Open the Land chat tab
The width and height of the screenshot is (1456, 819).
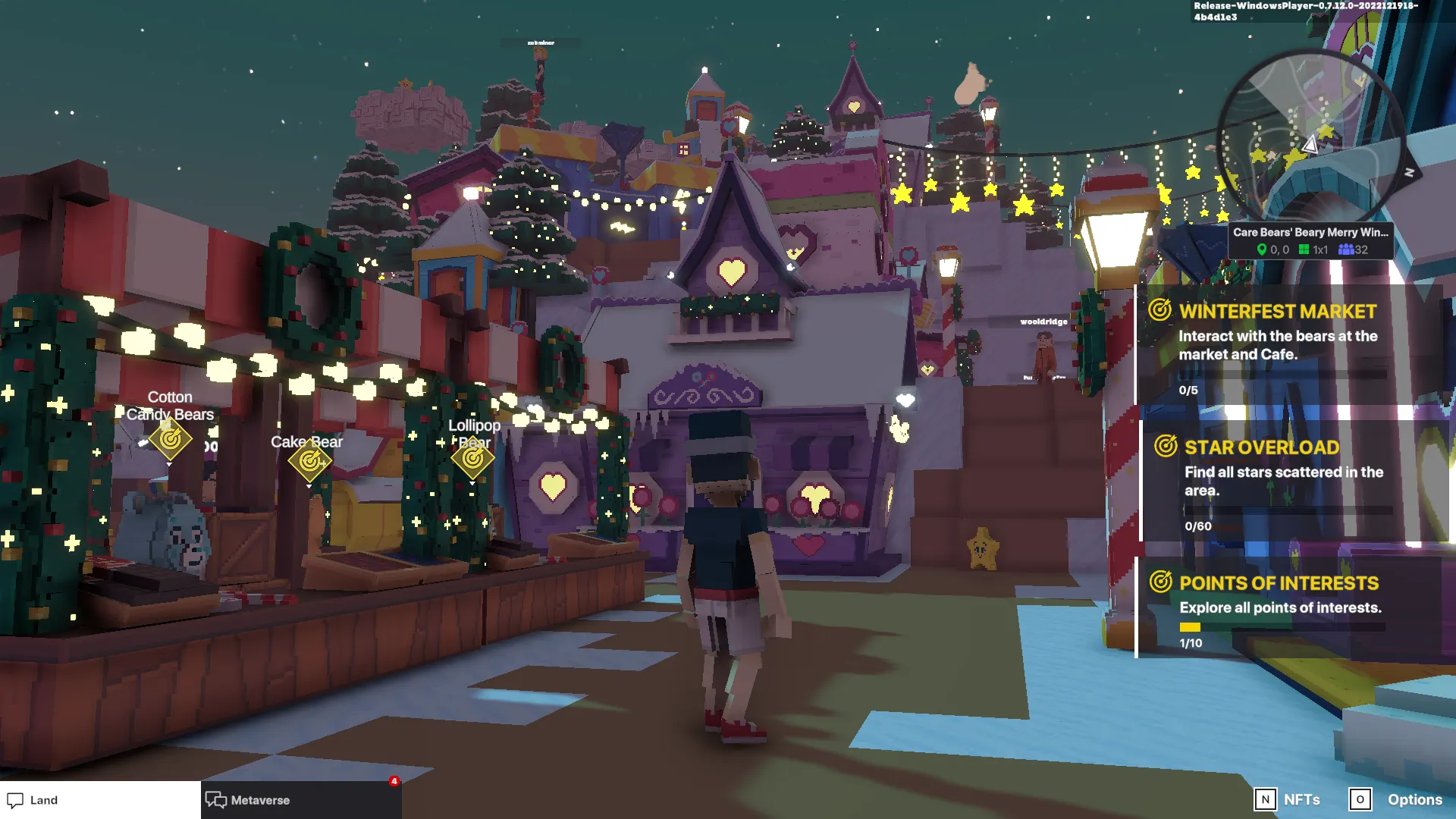pos(99,800)
